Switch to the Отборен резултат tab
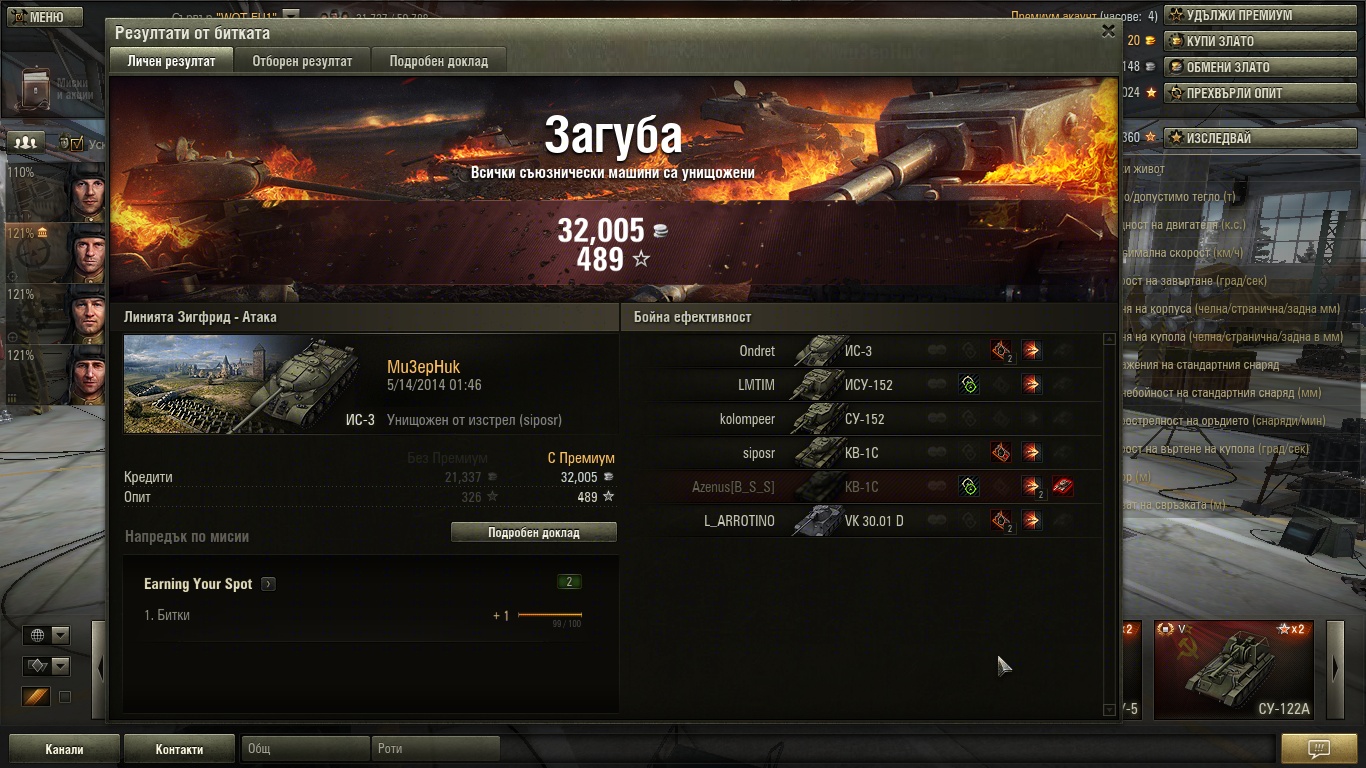 click(302, 61)
